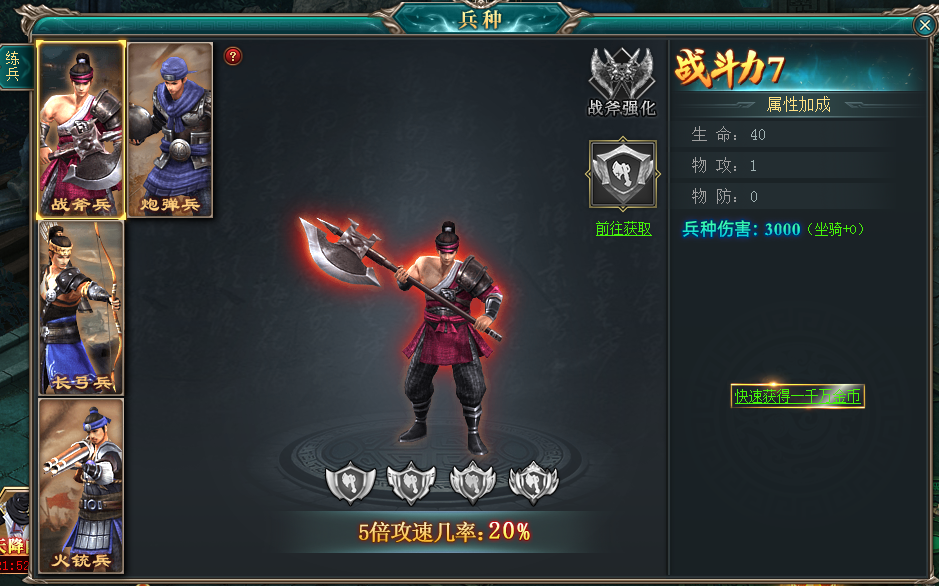Viewport: 939px width, 586px height.
Task: Close the 兵种 window
Action: [924, 26]
